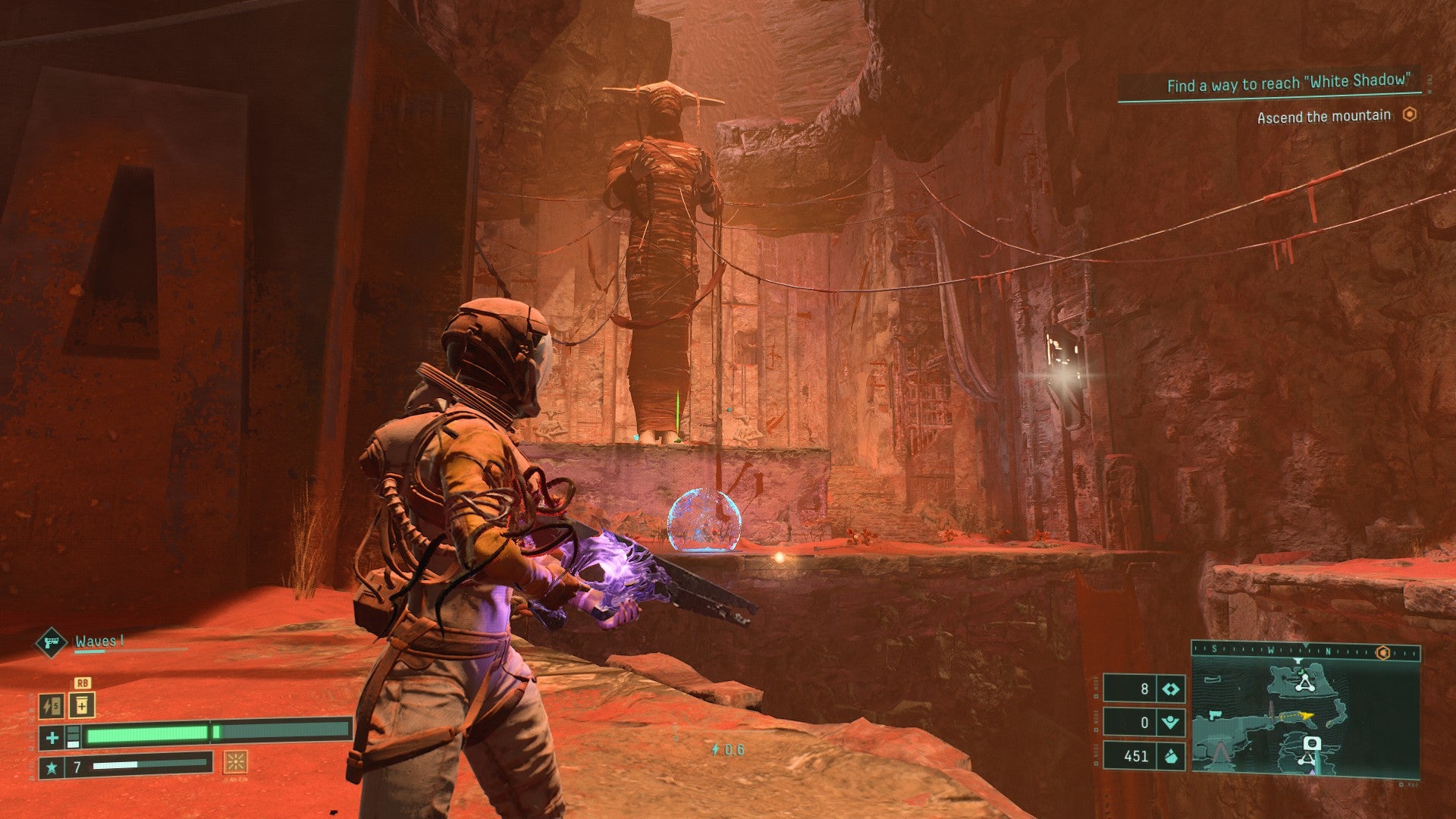
Task: Use the healing canister item slot
Action: (82, 706)
